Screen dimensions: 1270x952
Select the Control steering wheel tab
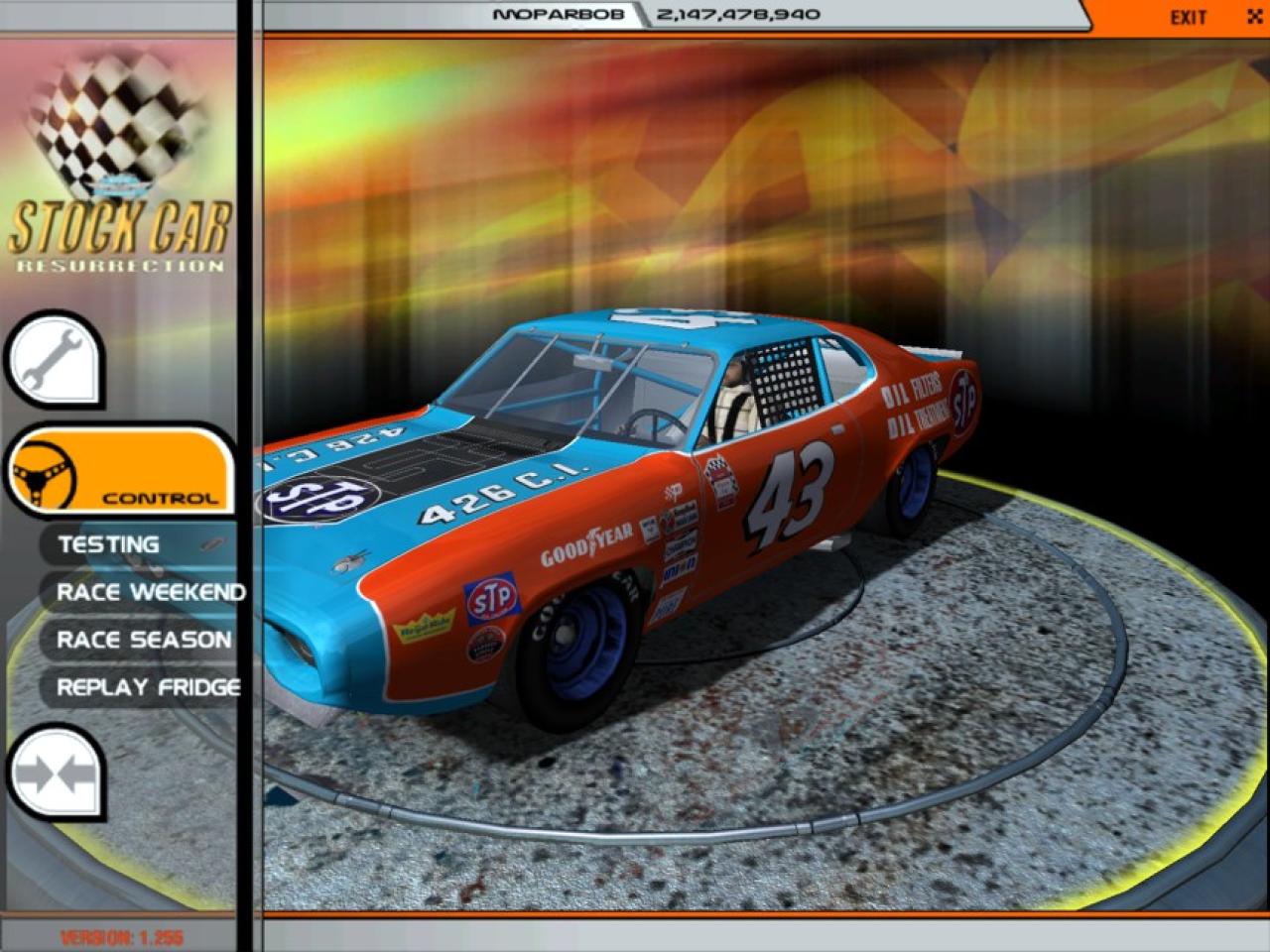(x=119, y=470)
